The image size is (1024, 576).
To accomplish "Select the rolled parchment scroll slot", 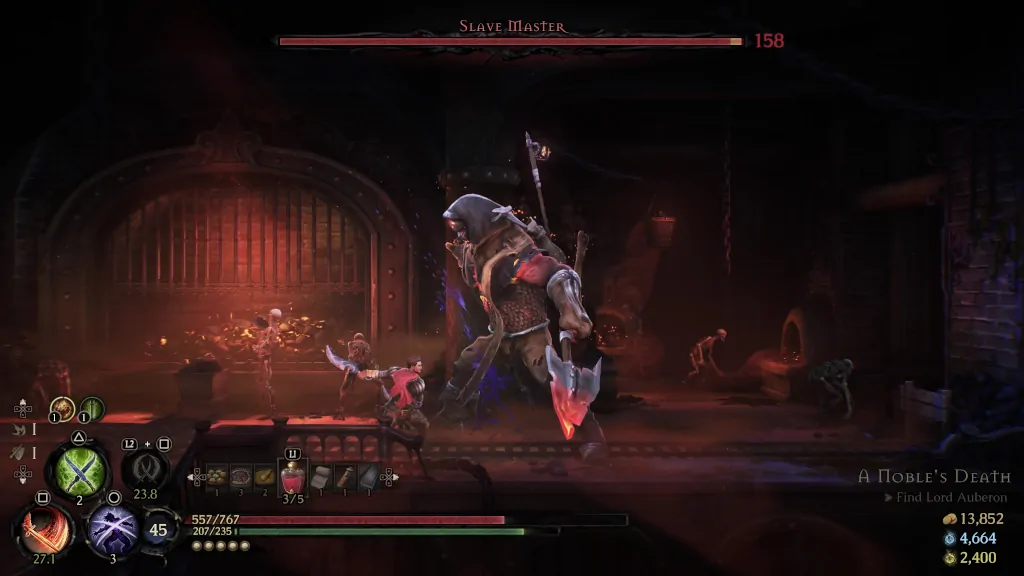I will tap(321, 477).
